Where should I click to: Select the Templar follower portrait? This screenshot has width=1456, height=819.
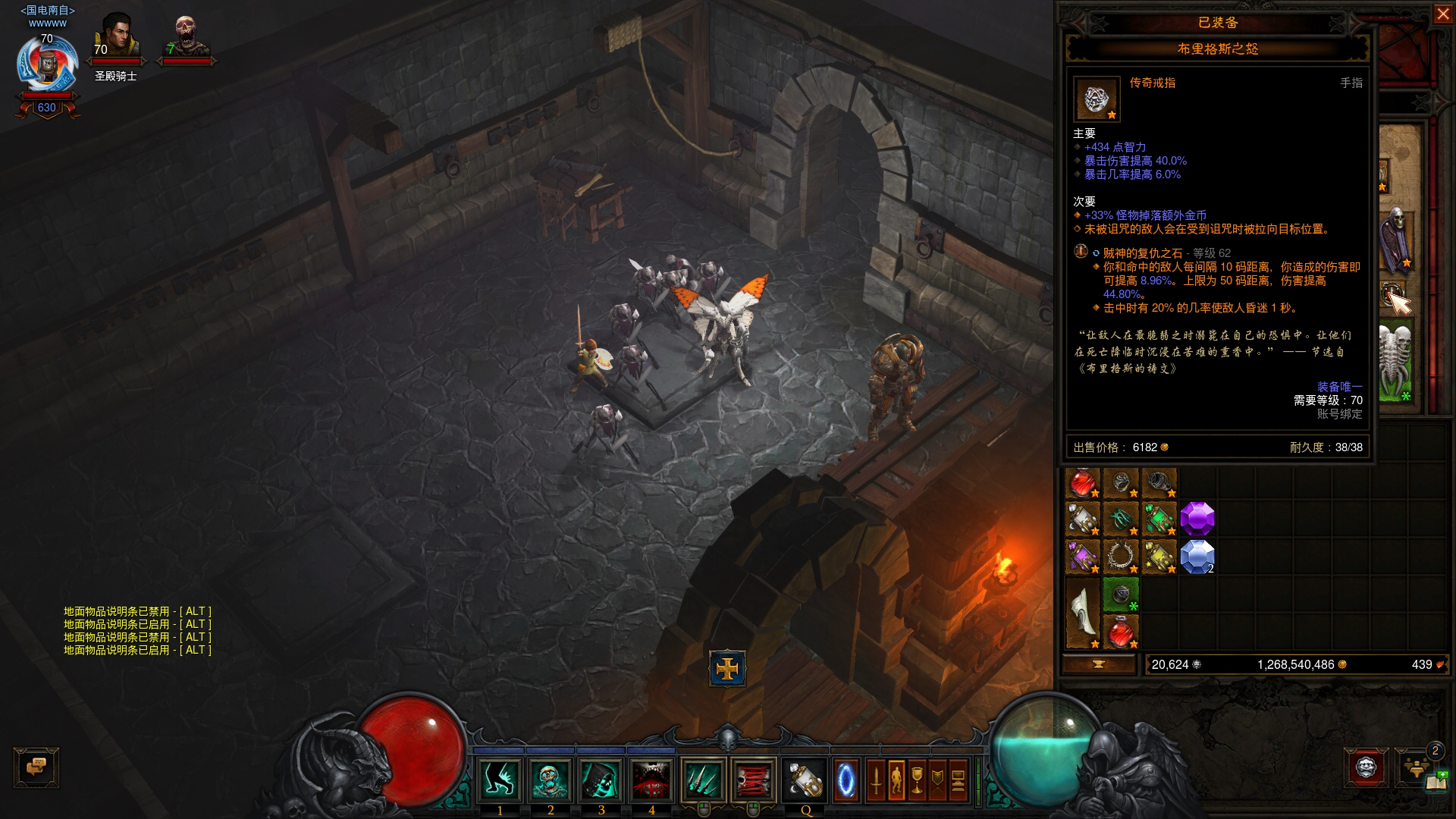click(x=117, y=38)
